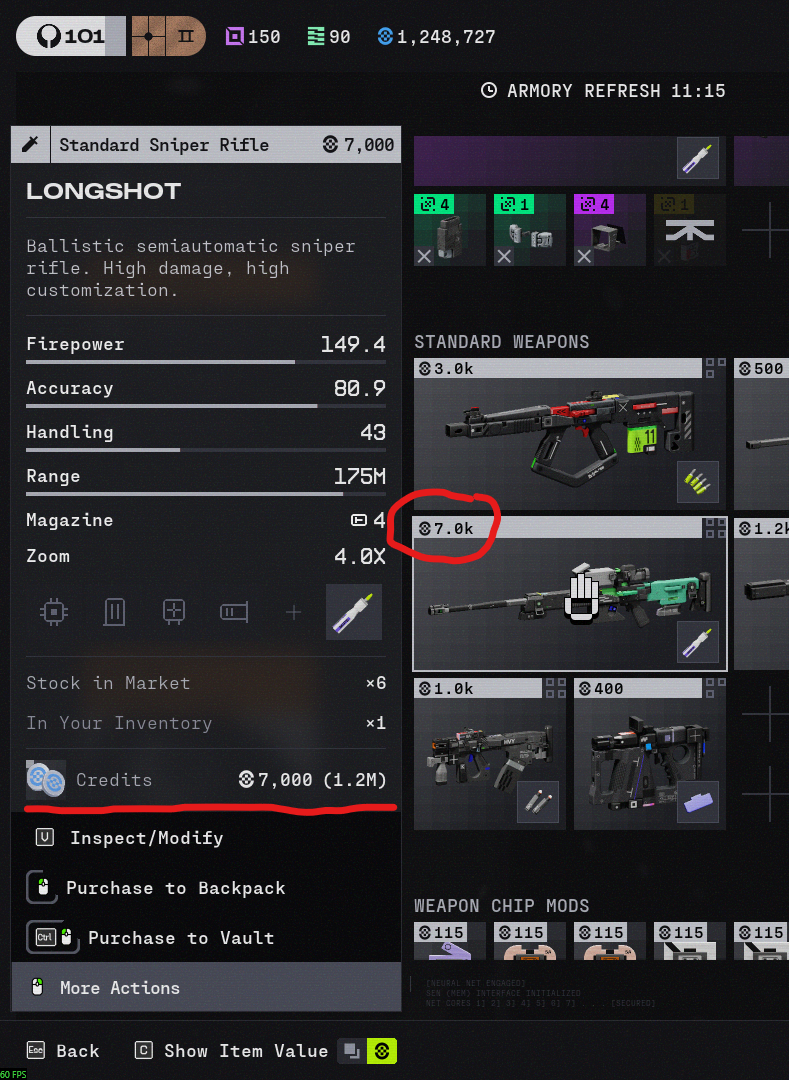The height and width of the screenshot is (1080, 789).
Task: Choose Purchase to Backpack
Action: (x=175, y=888)
